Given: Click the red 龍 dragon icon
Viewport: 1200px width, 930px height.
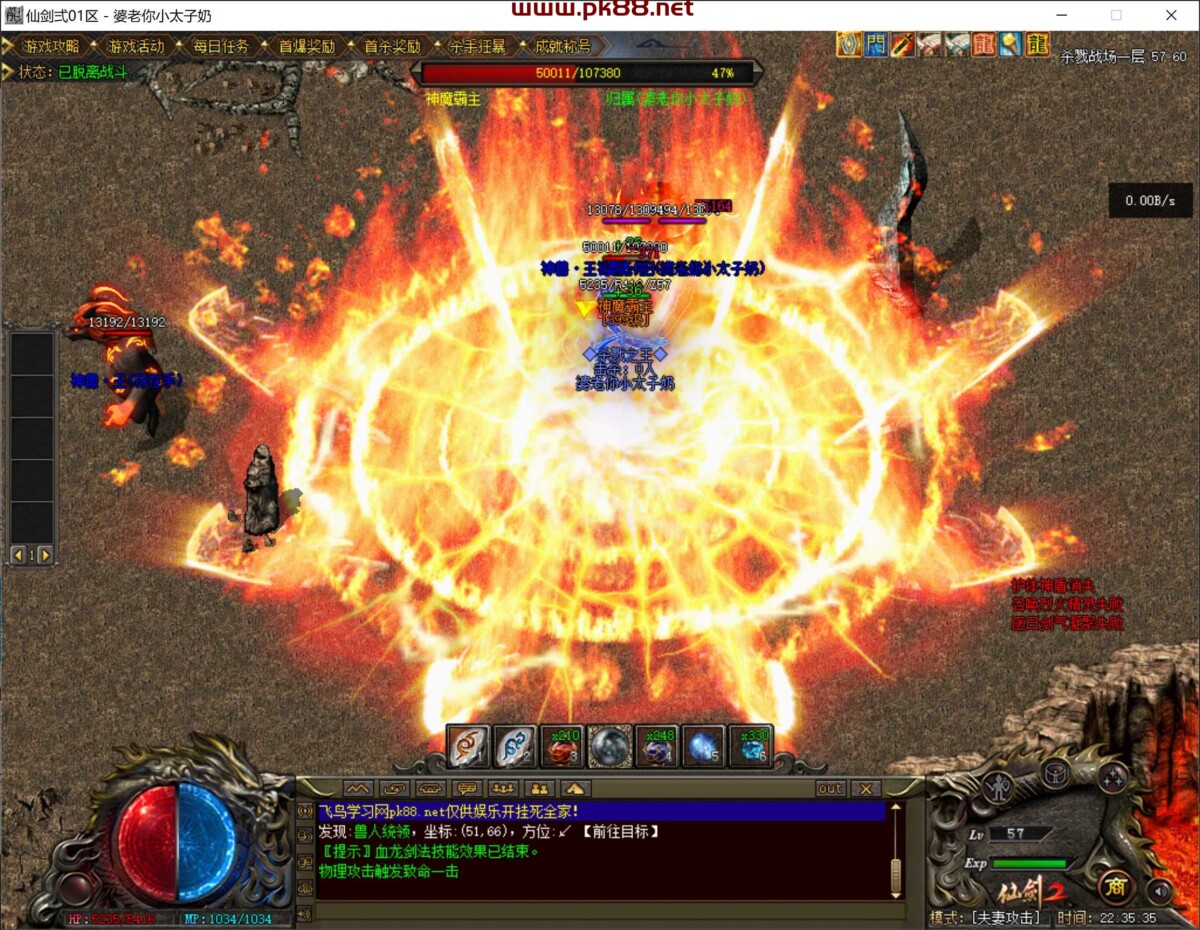Looking at the screenshot, I should 984,44.
